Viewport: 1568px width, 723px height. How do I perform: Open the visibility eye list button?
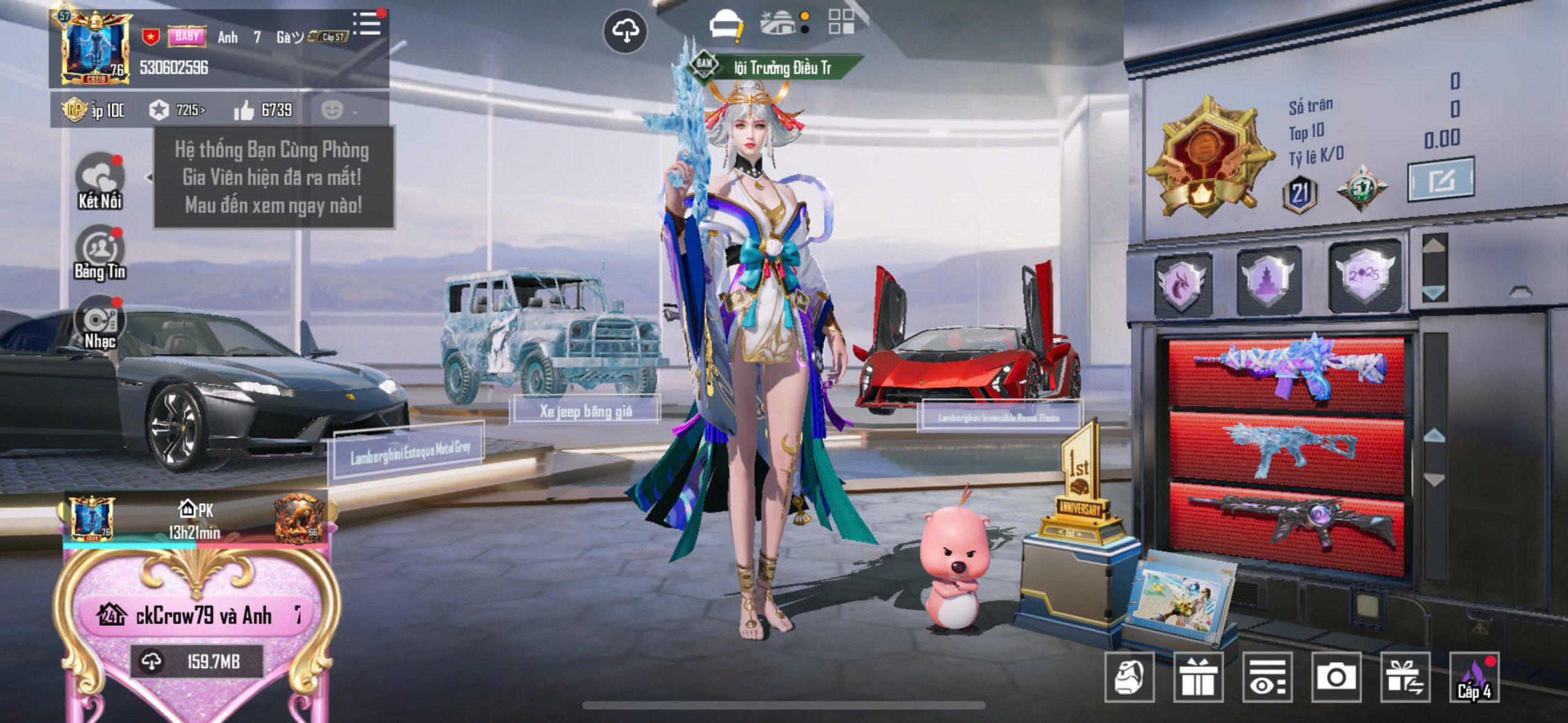point(1267,677)
